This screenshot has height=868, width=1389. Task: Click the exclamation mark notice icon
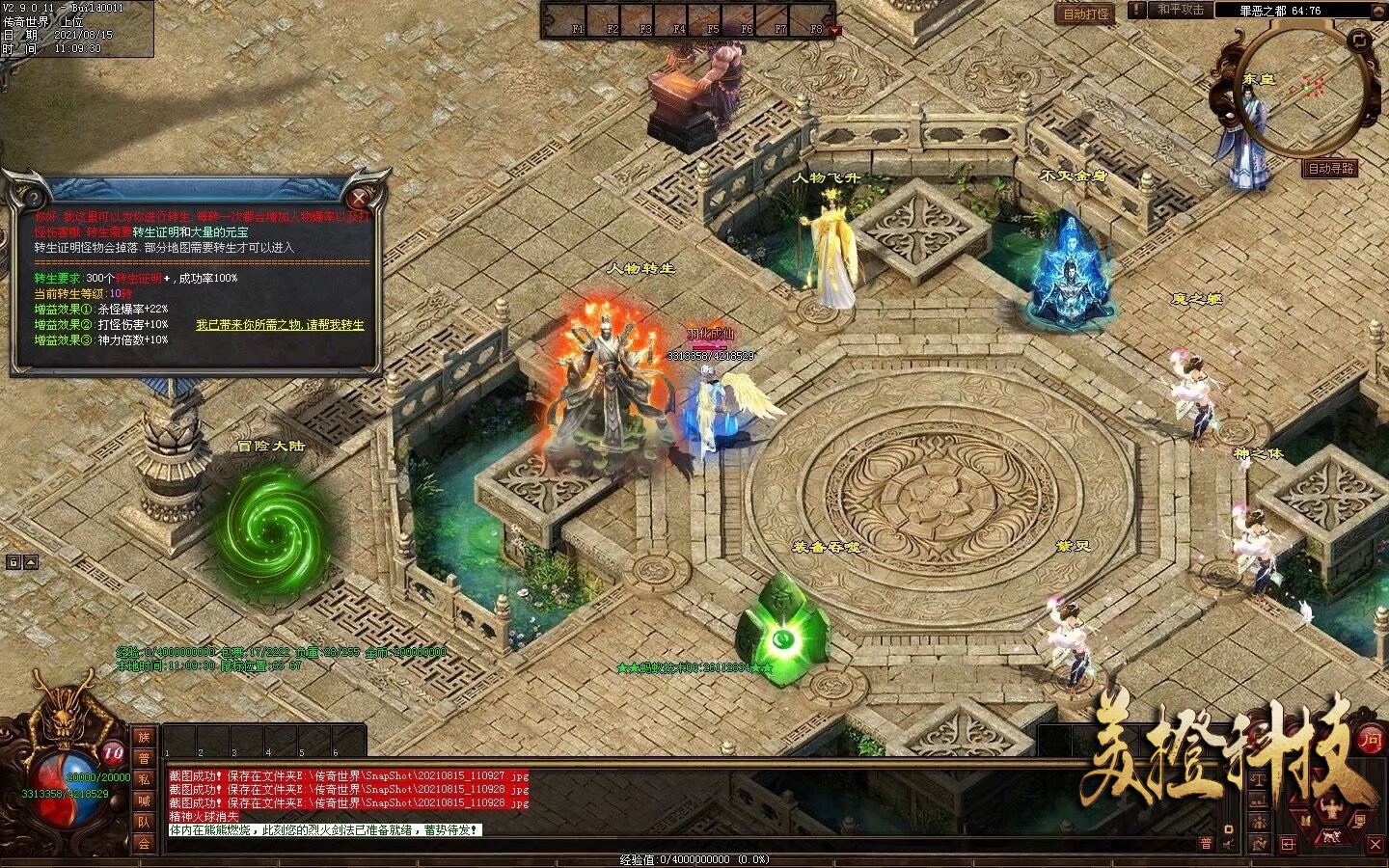(1138, 10)
